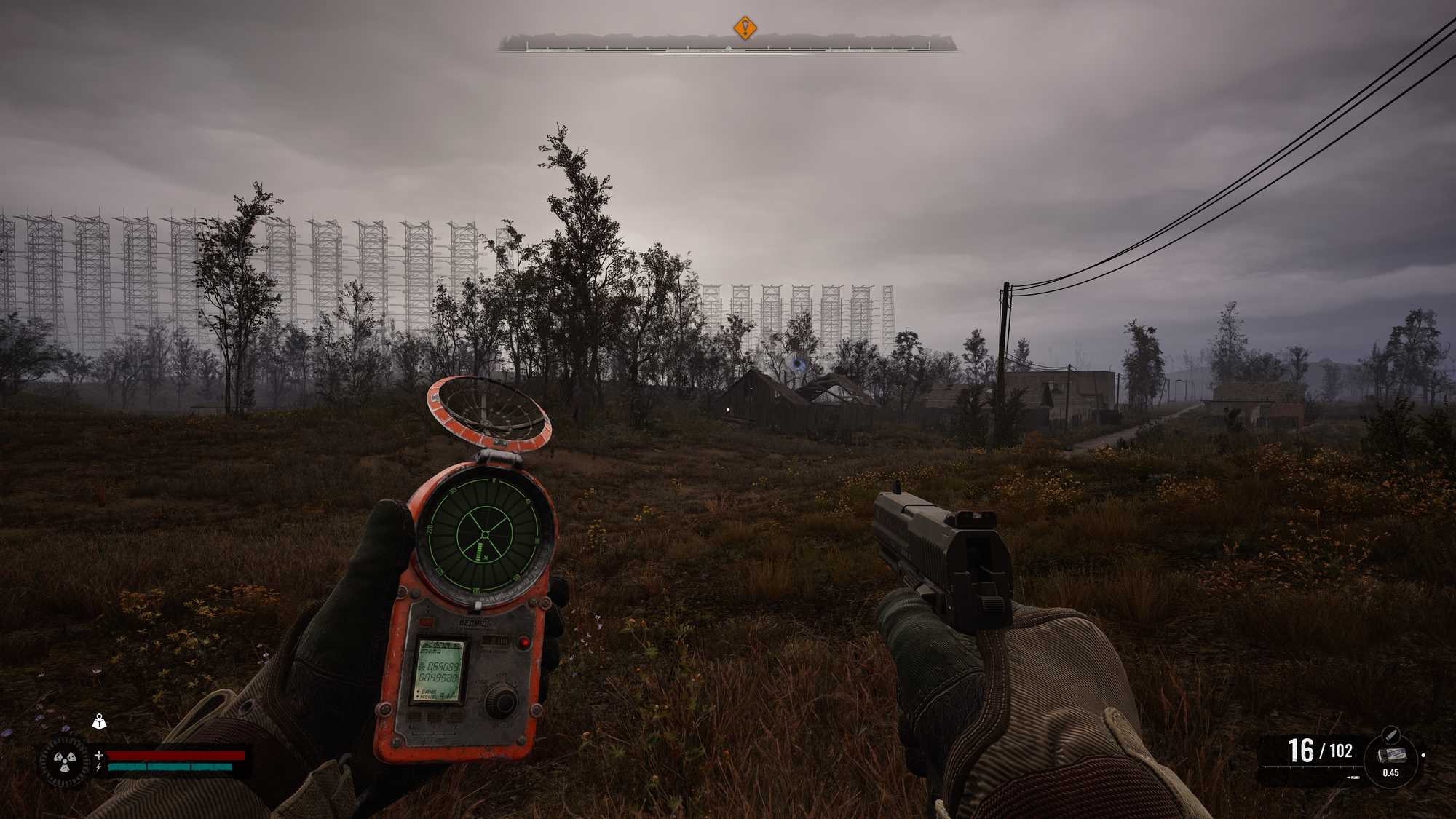Click the radiation trefoil indicator
The width and height of the screenshot is (1456, 819).
tap(65, 762)
